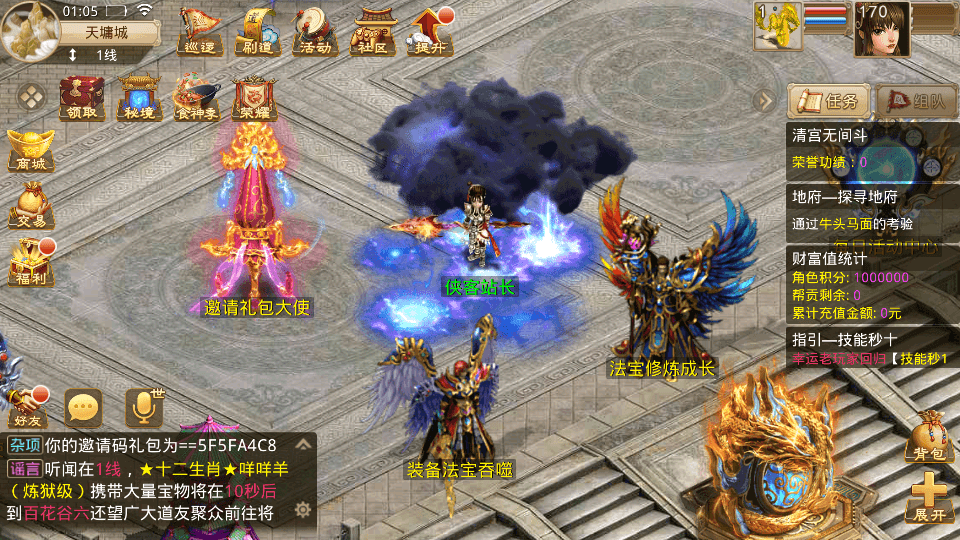Open the 商城 gold ingot shop

tap(29, 148)
